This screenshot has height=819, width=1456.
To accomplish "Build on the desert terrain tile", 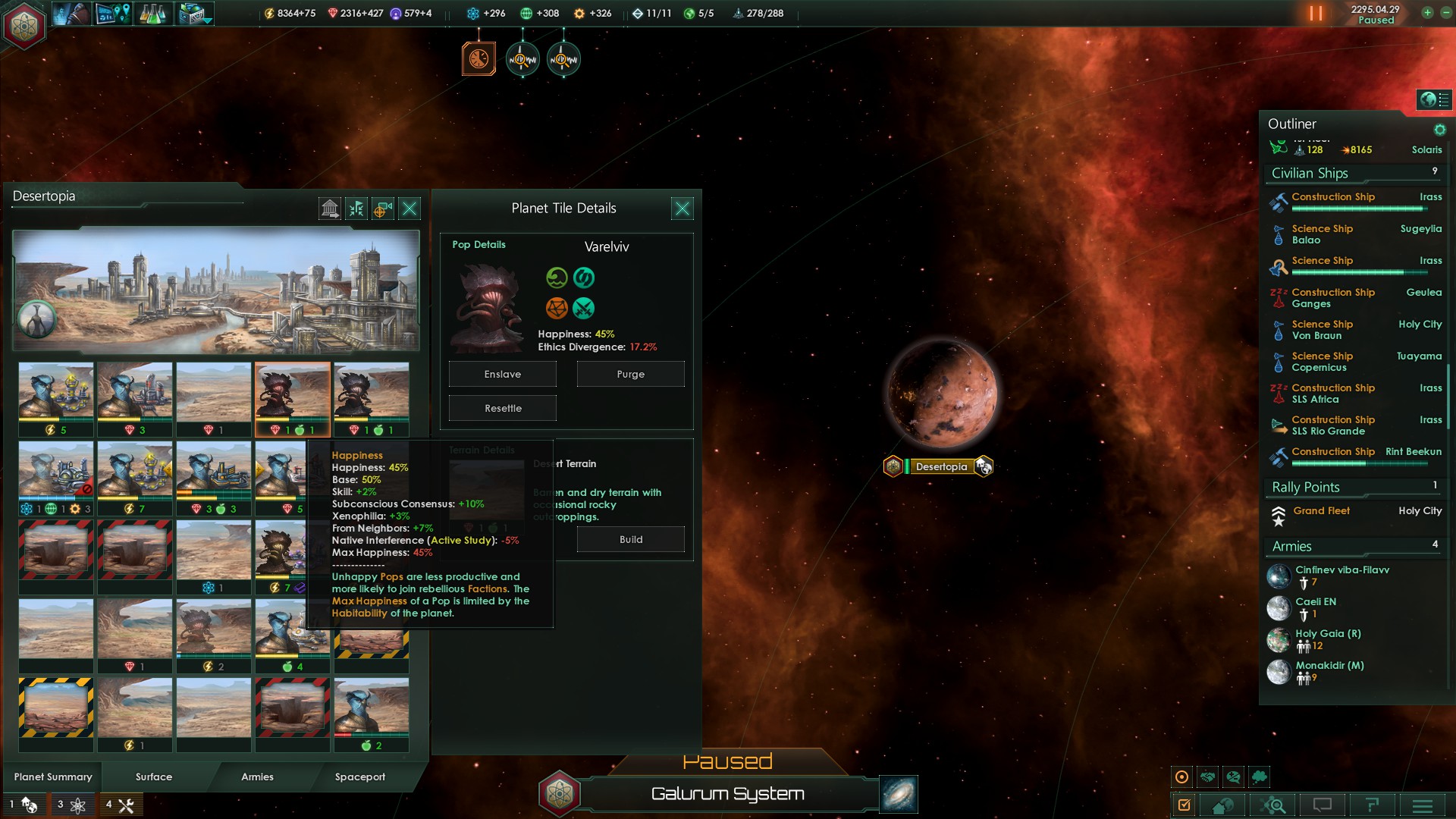I will point(630,539).
